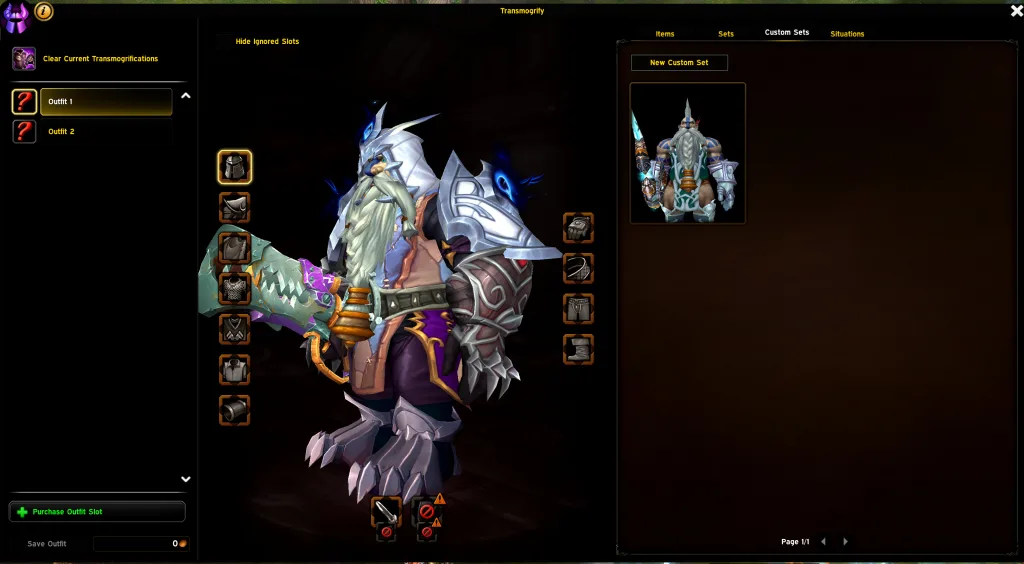Purchase Outfit Slot
Image resolution: width=1024 pixels, height=564 pixels.
(97, 512)
